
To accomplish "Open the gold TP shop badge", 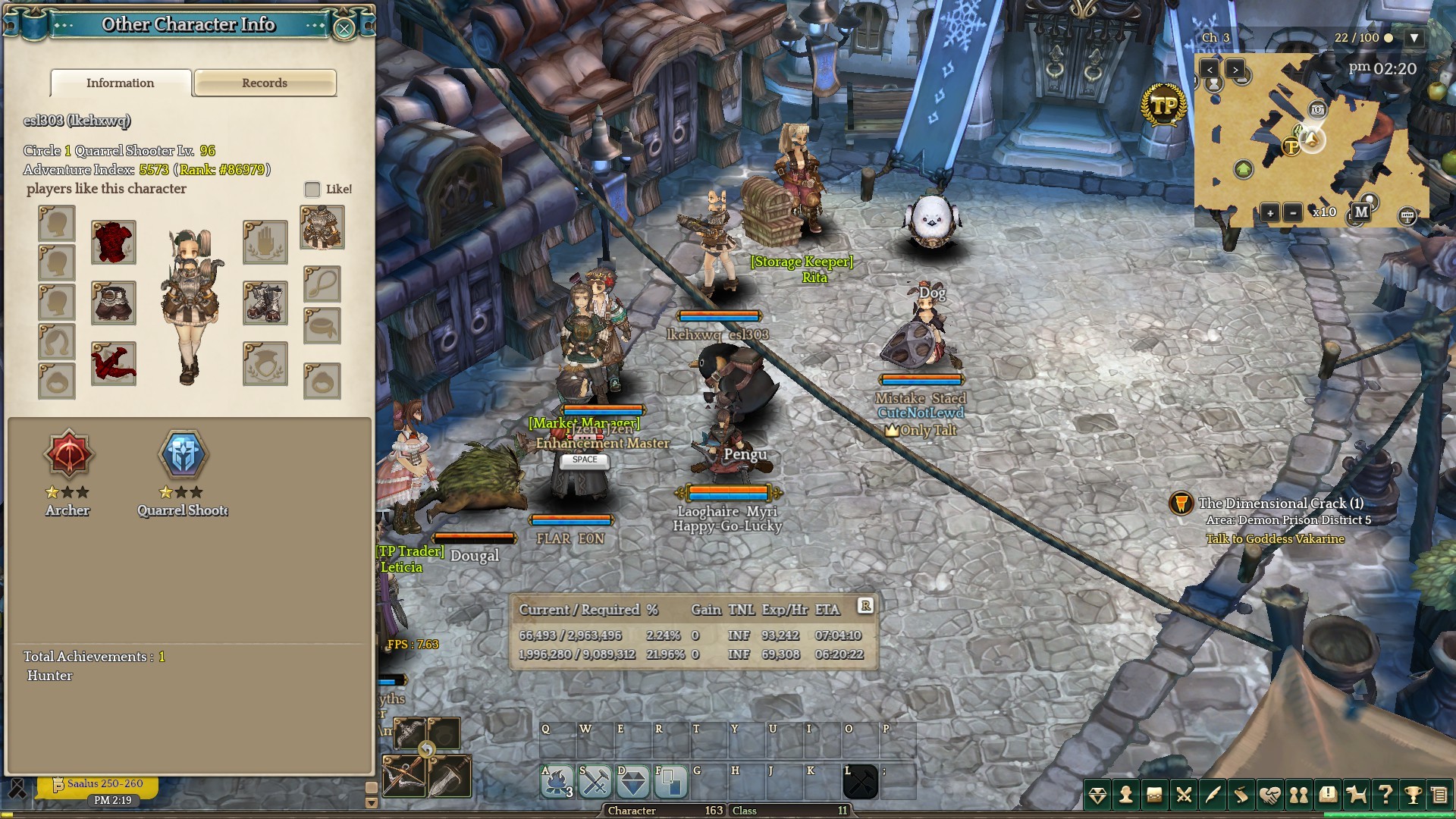I will click(x=1163, y=105).
